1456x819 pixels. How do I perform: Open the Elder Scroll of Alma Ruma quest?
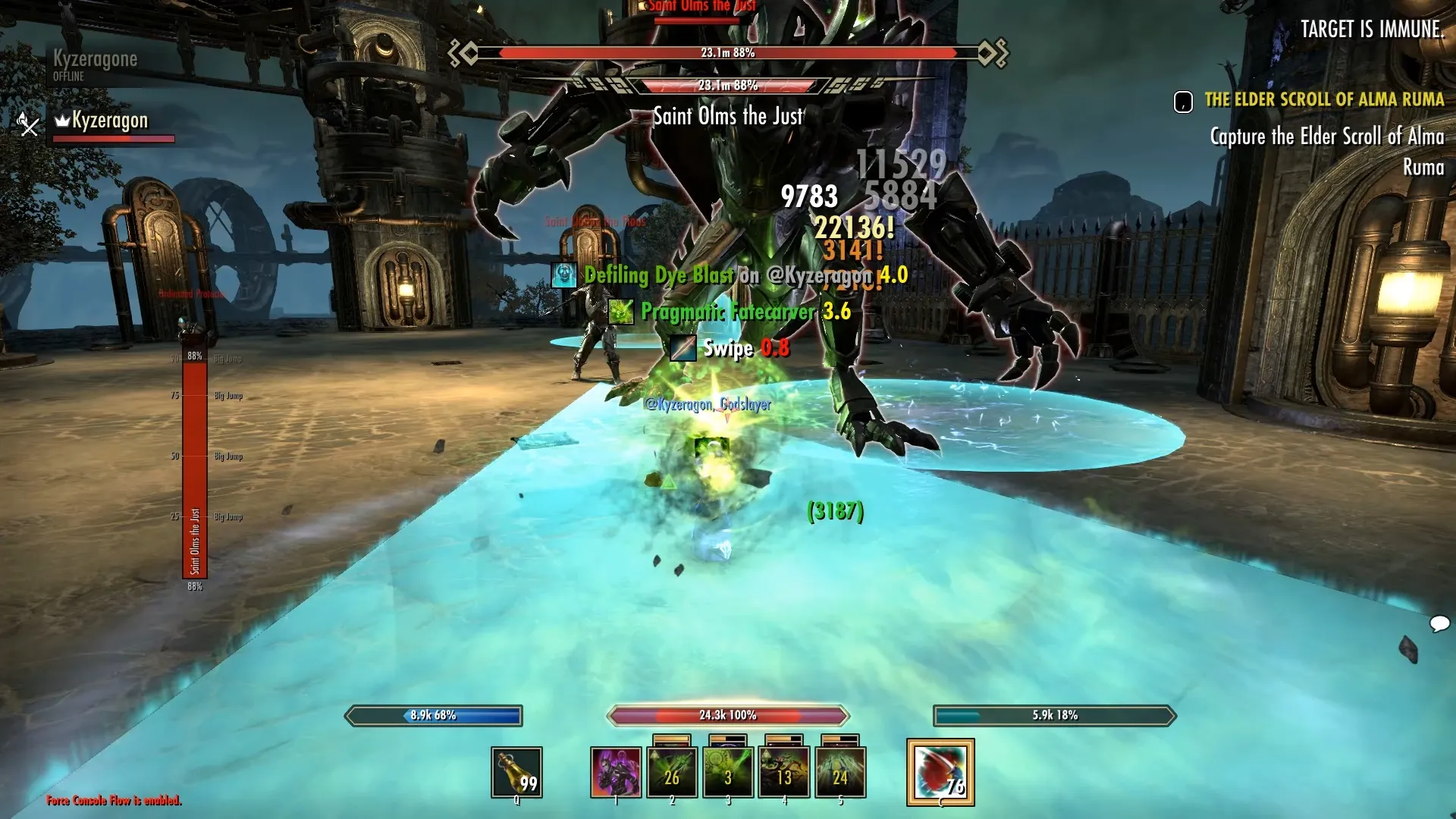click(1323, 99)
